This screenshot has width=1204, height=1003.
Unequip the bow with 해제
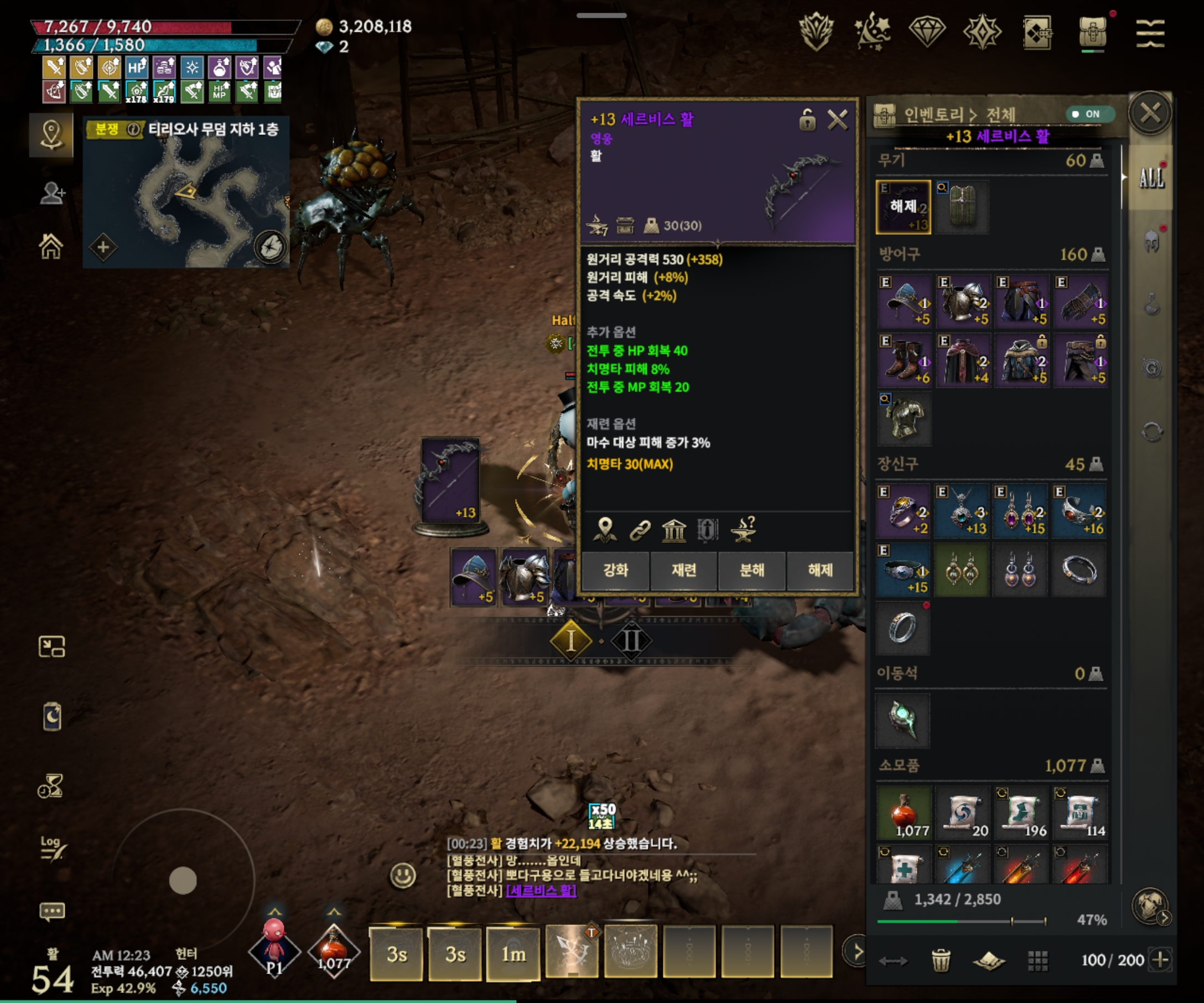click(x=820, y=570)
